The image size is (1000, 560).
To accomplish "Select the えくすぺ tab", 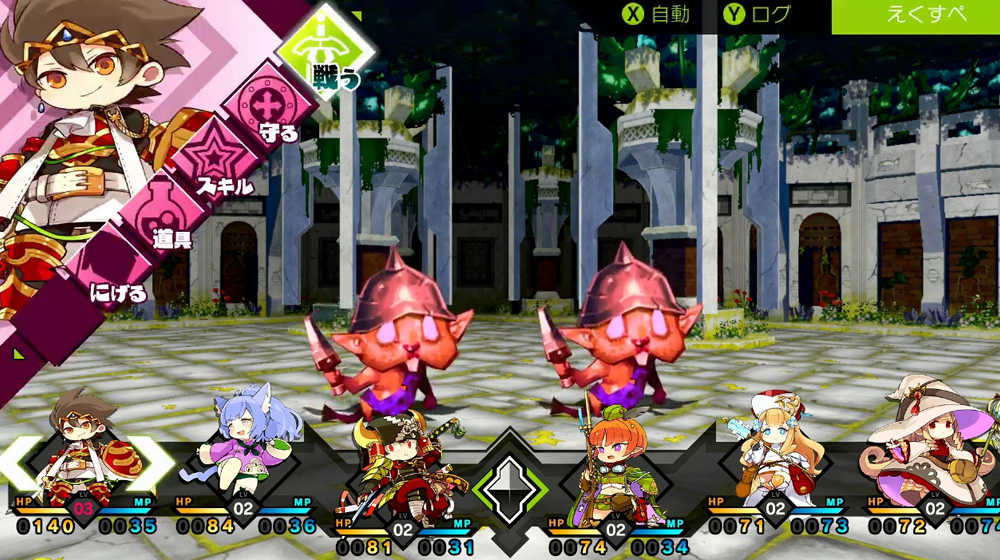I will pyautogui.click(x=915, y=15).
